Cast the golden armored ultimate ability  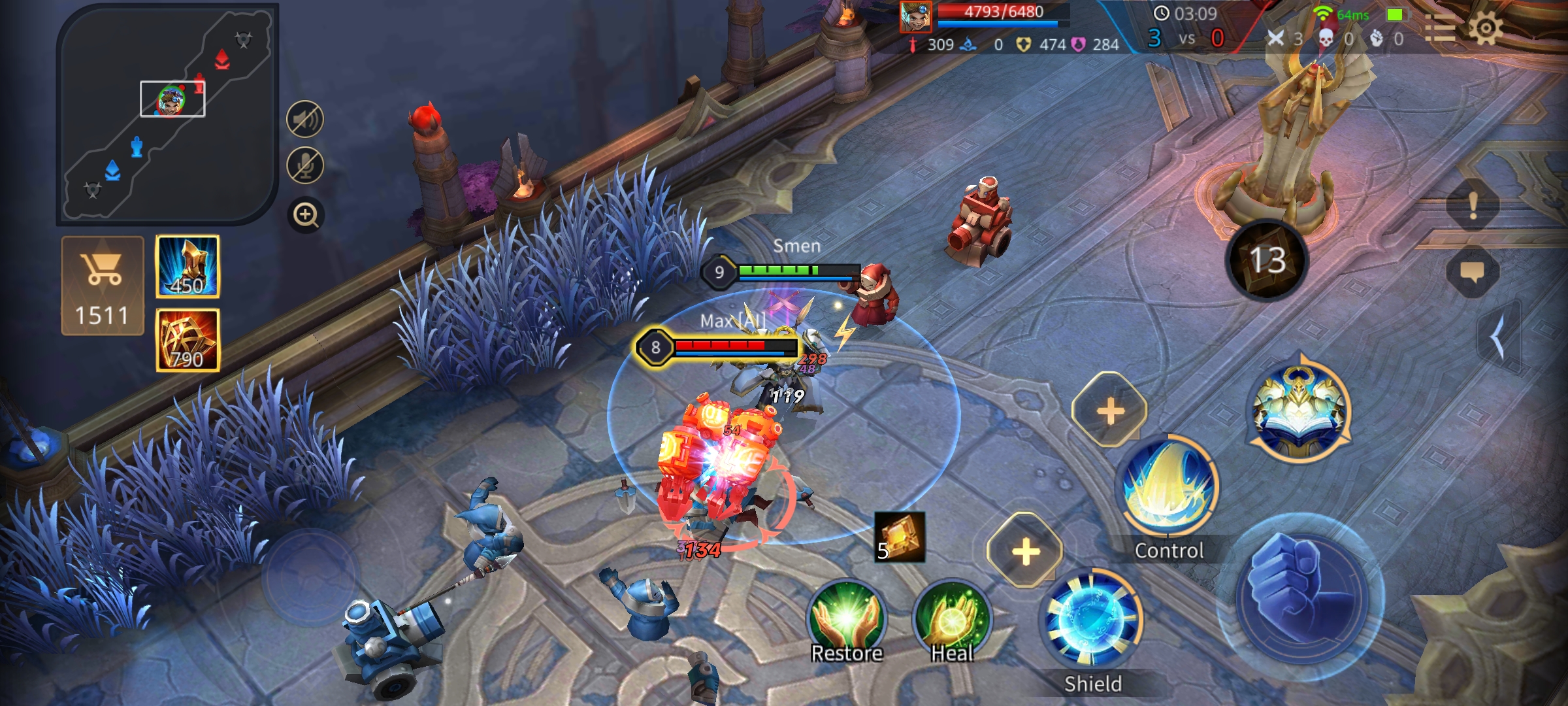click(1300, 410)
